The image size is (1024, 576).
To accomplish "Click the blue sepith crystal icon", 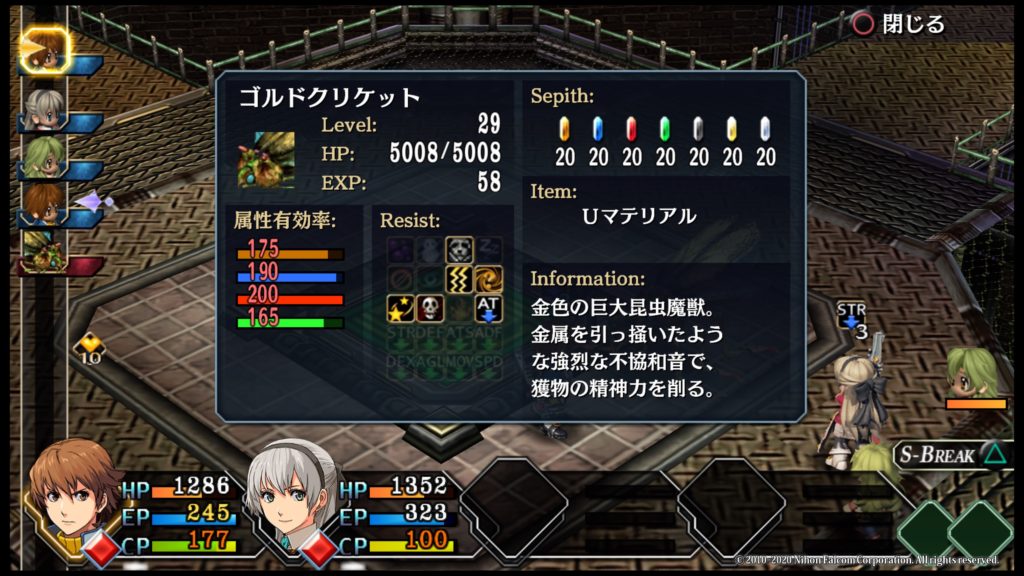I will click(598, 129).
